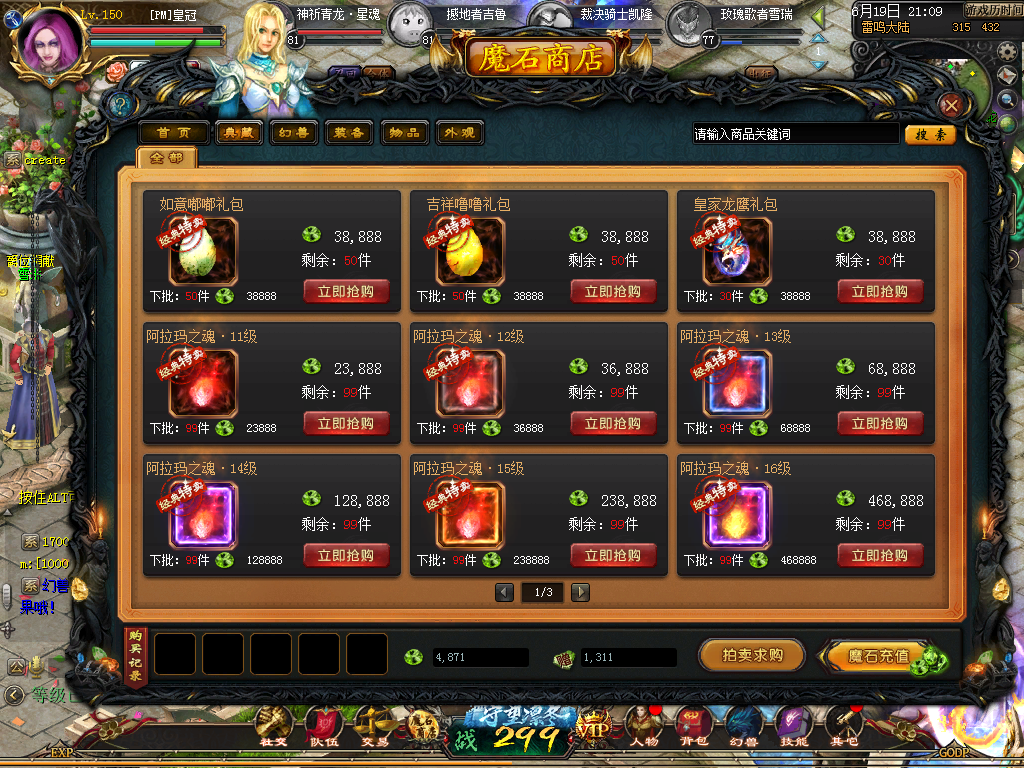The image size is (1024, 768).
Task: Switch to the 外观 shop category
Action: pyautogui.click(x=460, y=133)
